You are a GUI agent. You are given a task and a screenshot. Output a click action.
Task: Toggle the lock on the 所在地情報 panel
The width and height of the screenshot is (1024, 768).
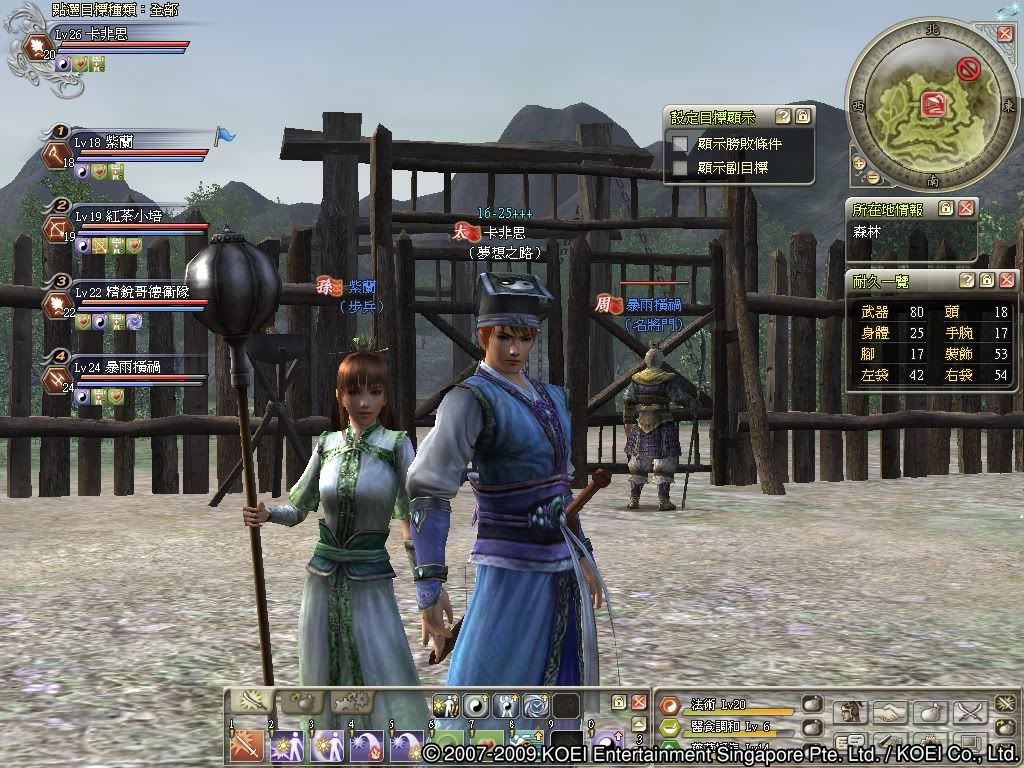coord(945,208)
